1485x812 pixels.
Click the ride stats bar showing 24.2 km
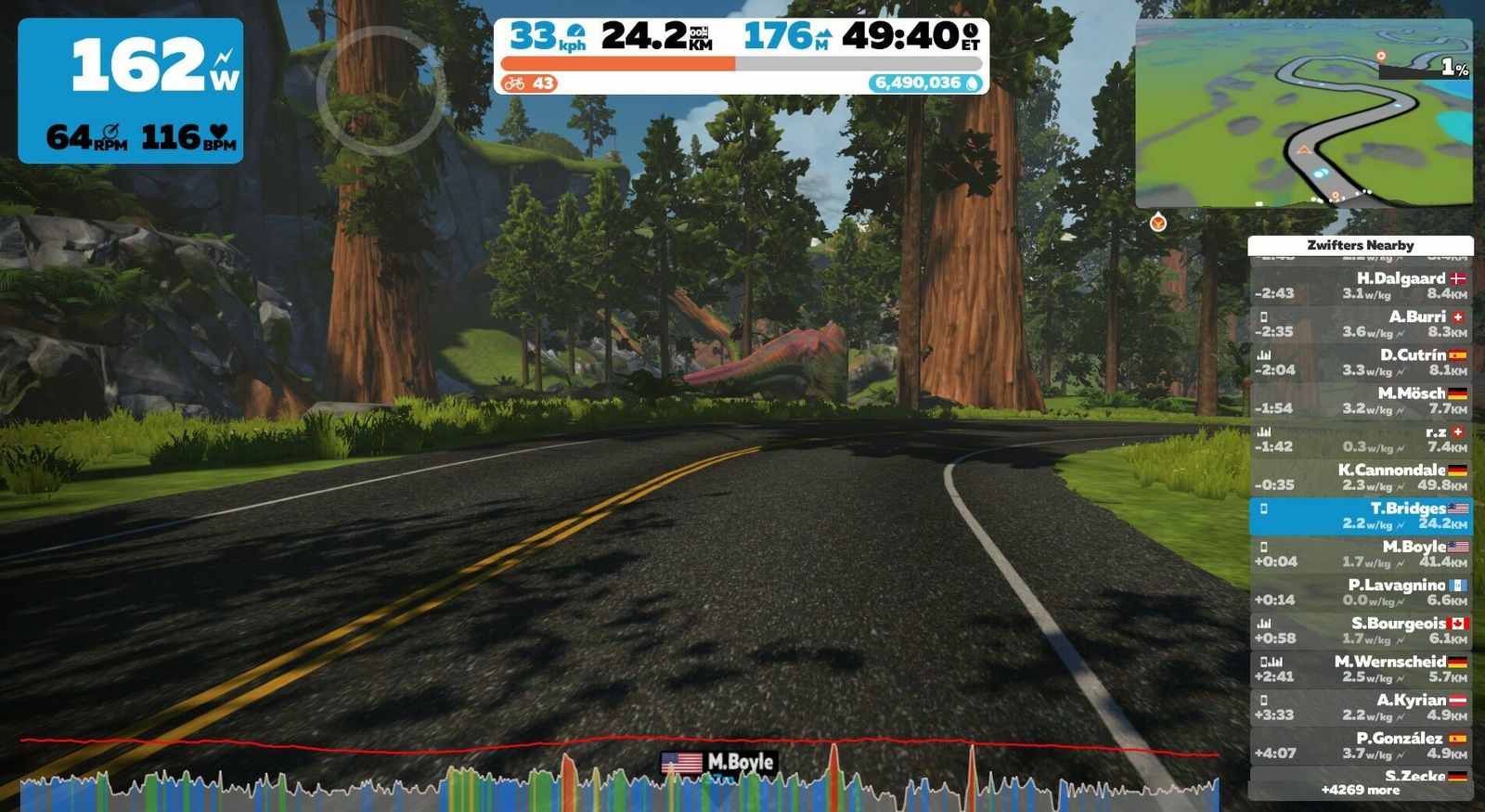pyautogui.click(x=741, y=56)
